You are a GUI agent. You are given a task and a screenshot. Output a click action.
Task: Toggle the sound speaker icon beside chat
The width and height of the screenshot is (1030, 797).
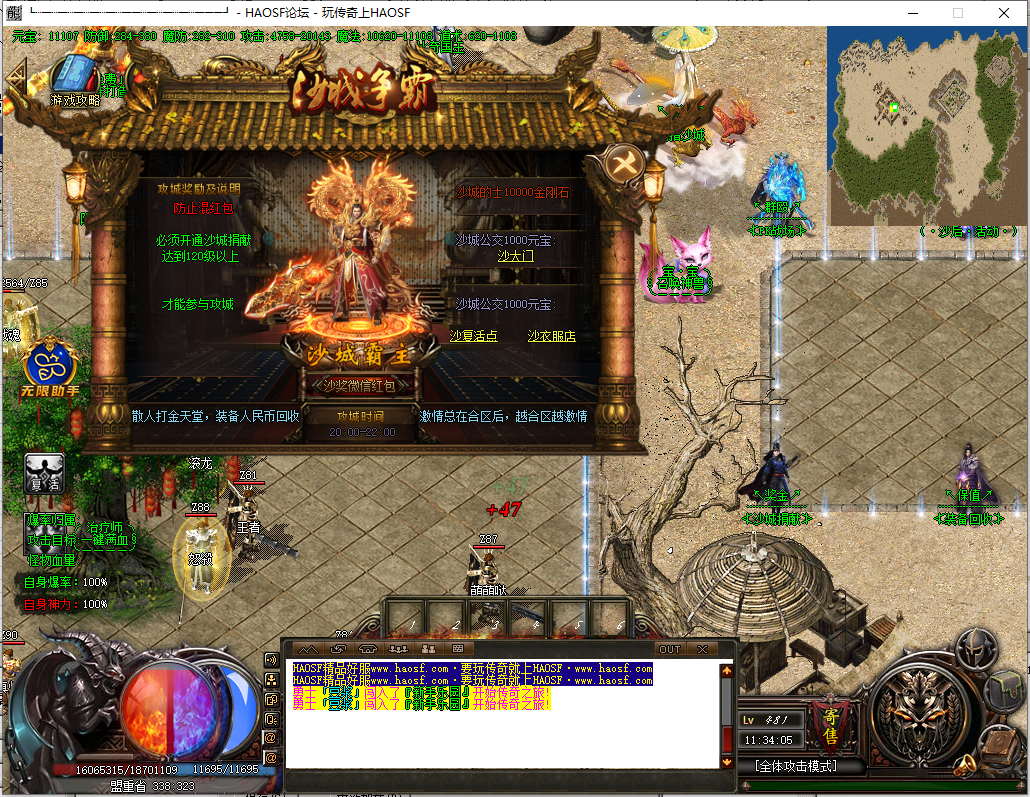270,659
